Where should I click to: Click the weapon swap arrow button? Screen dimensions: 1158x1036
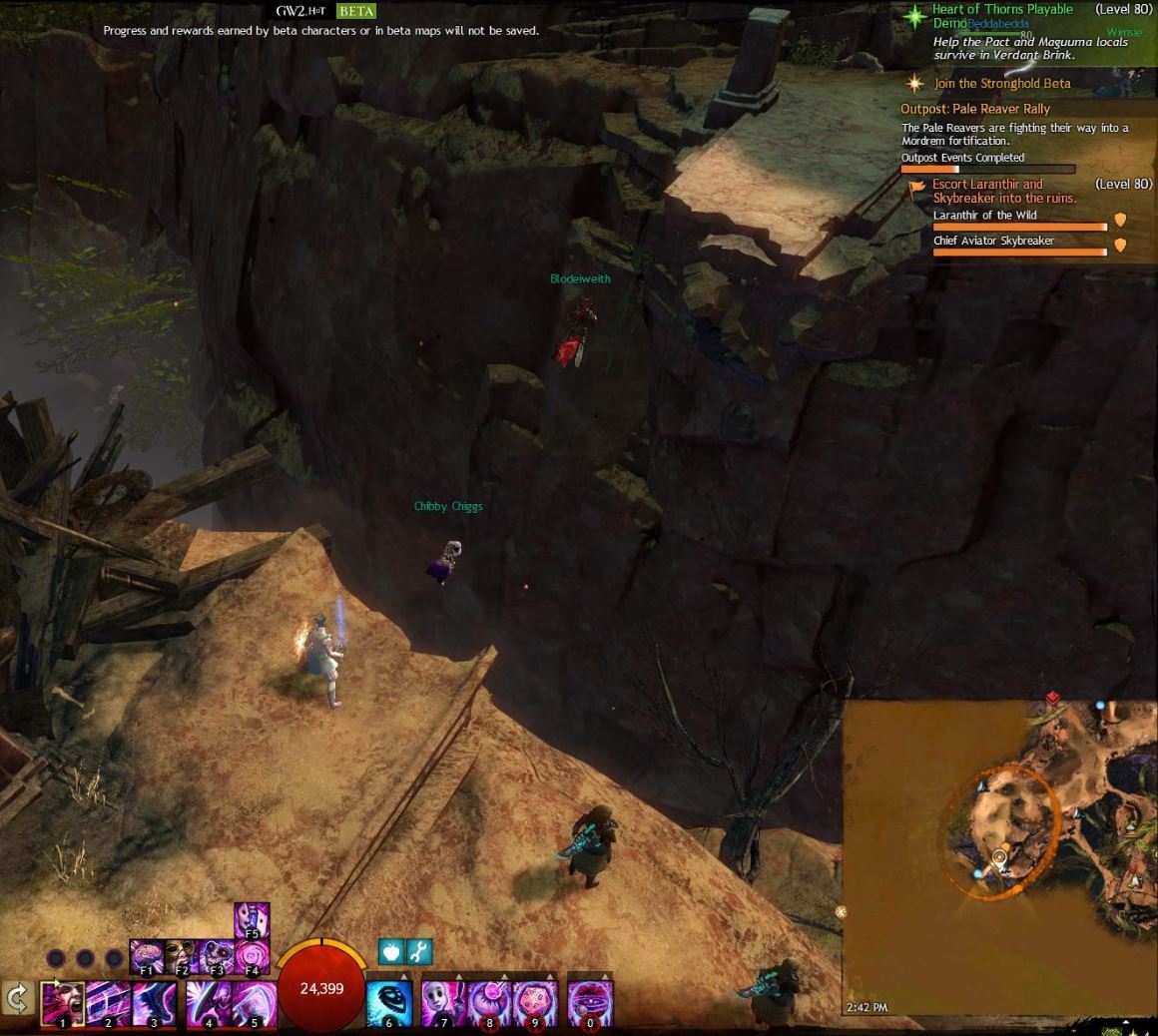point(17,999)
